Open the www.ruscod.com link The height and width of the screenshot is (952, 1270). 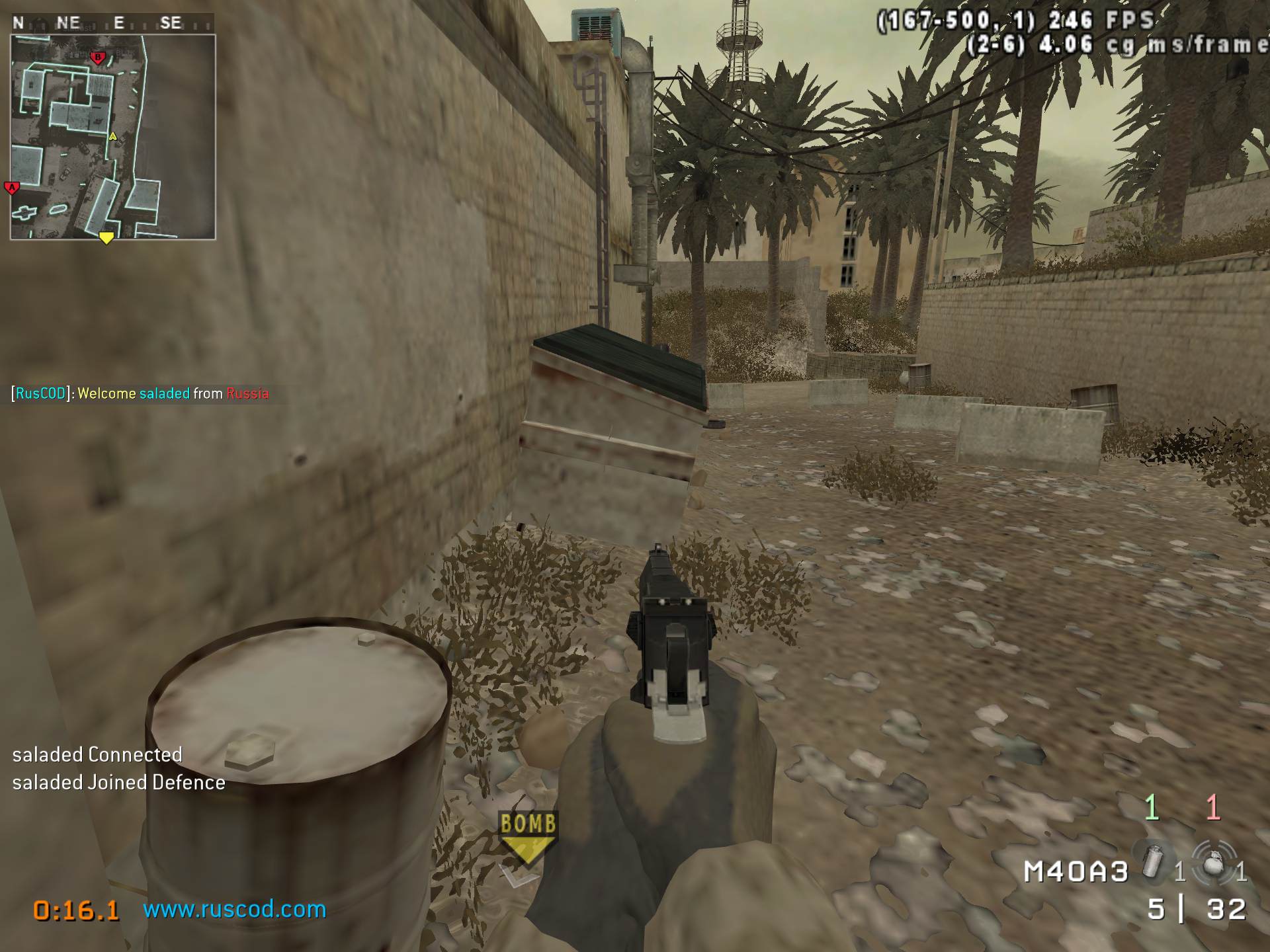point(234,910)
